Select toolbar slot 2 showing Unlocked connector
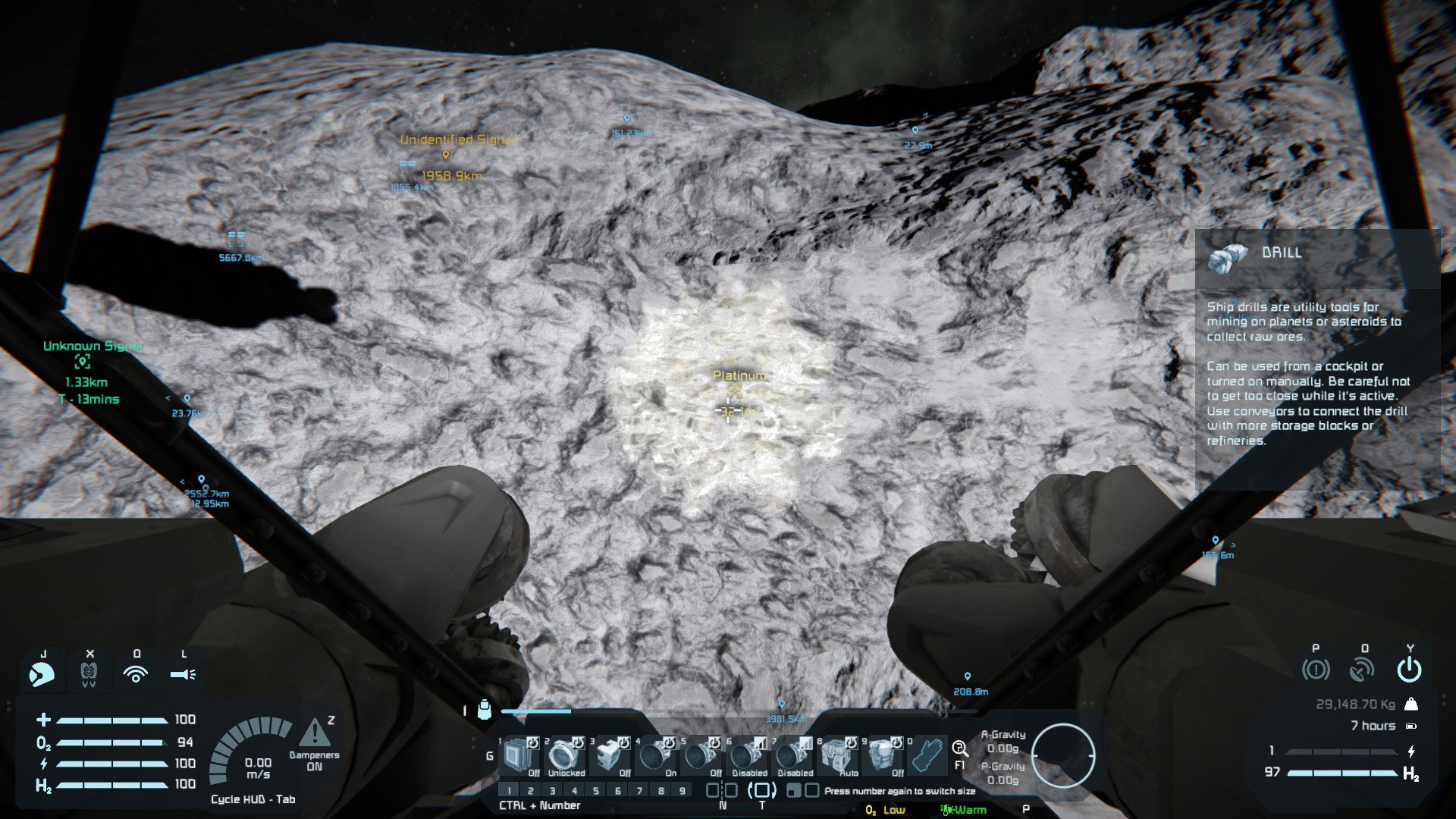The height and width of the screenshot is (819, 1456). coord(563,756)
